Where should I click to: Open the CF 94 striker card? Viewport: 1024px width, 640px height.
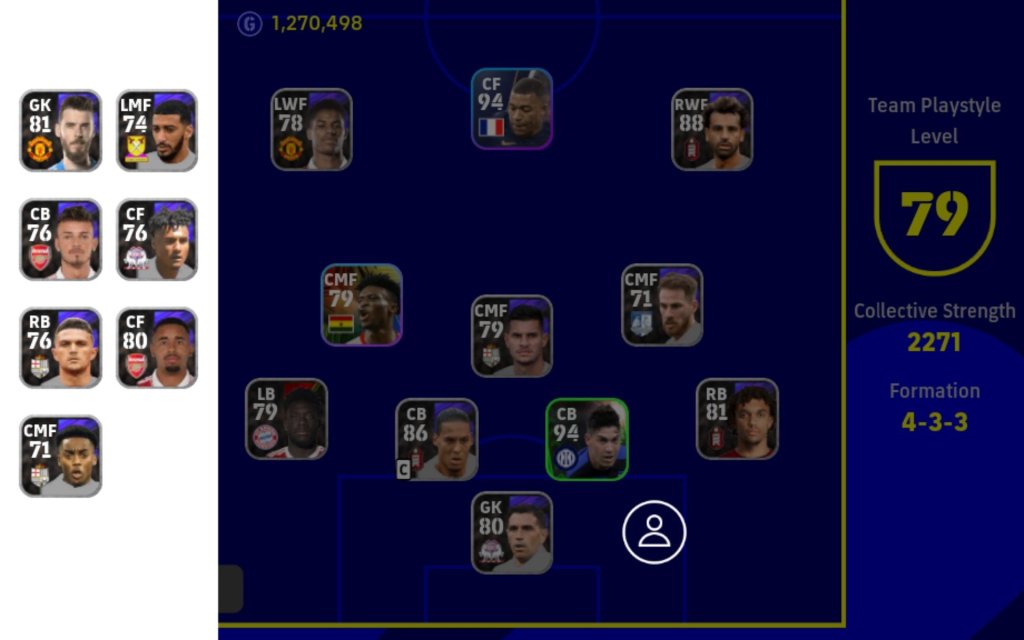click(x=512, y=109)
